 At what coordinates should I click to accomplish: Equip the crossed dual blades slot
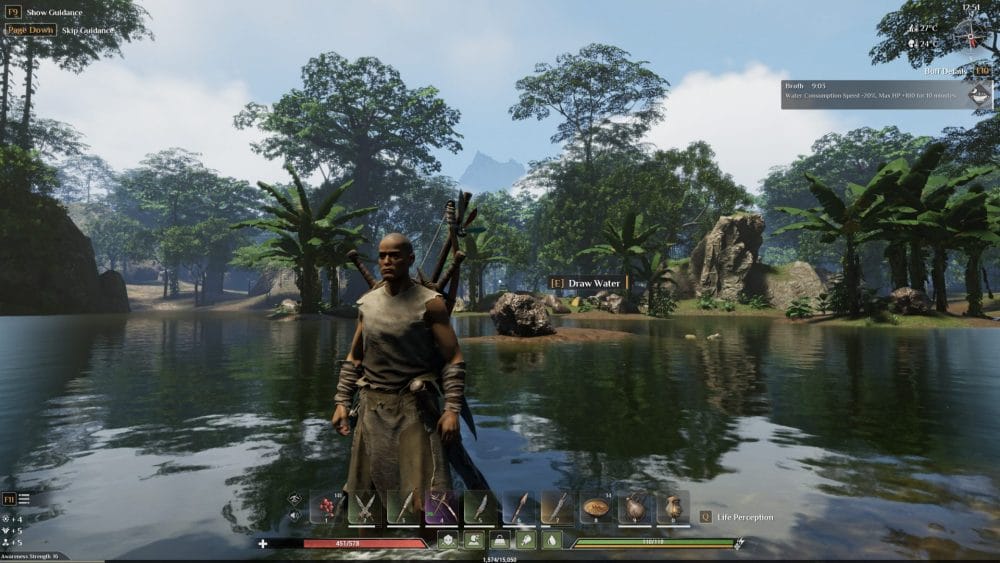pos(365,507)
